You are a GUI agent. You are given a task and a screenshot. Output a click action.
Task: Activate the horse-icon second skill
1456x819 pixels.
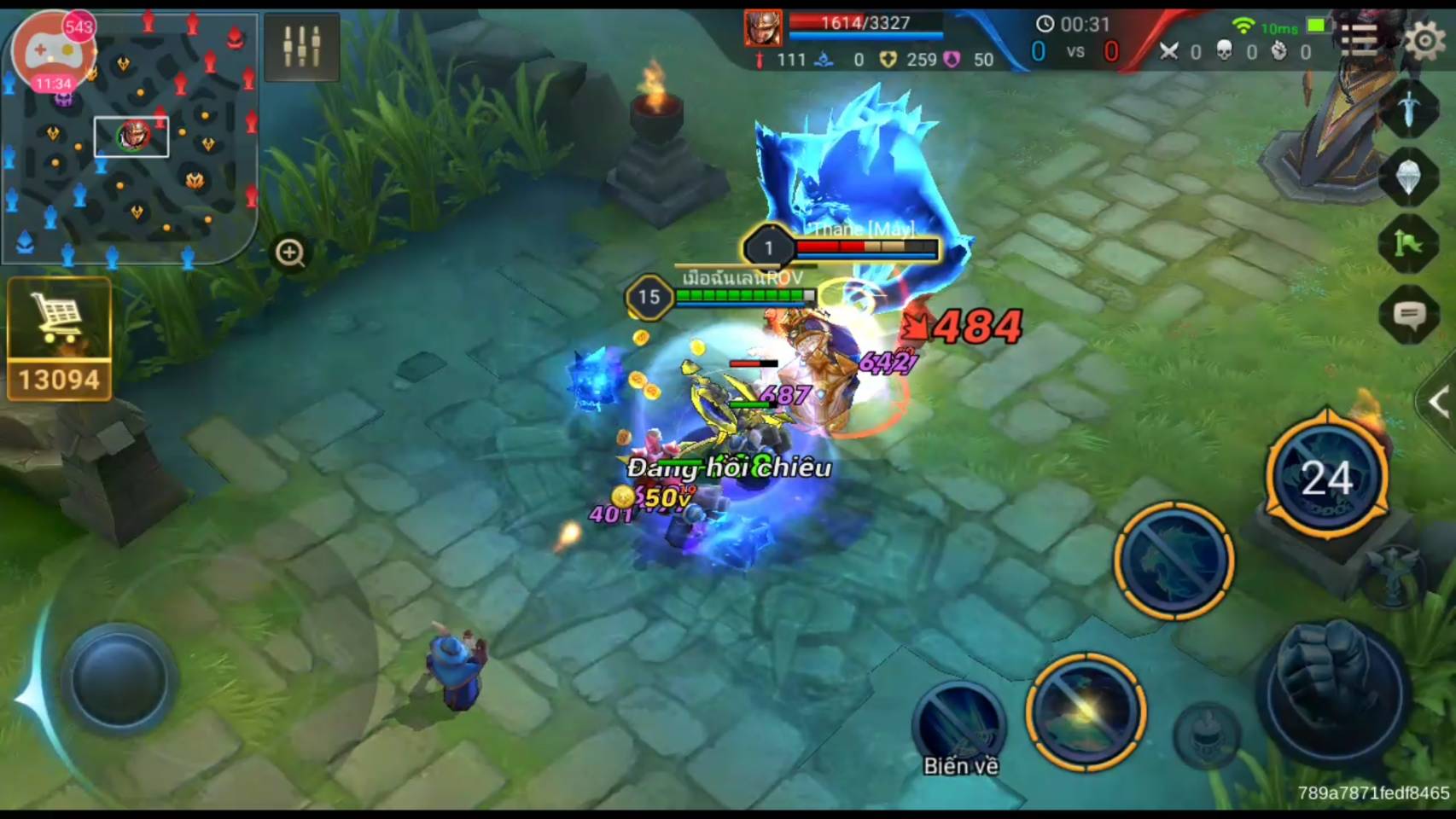click(1174, 561)
